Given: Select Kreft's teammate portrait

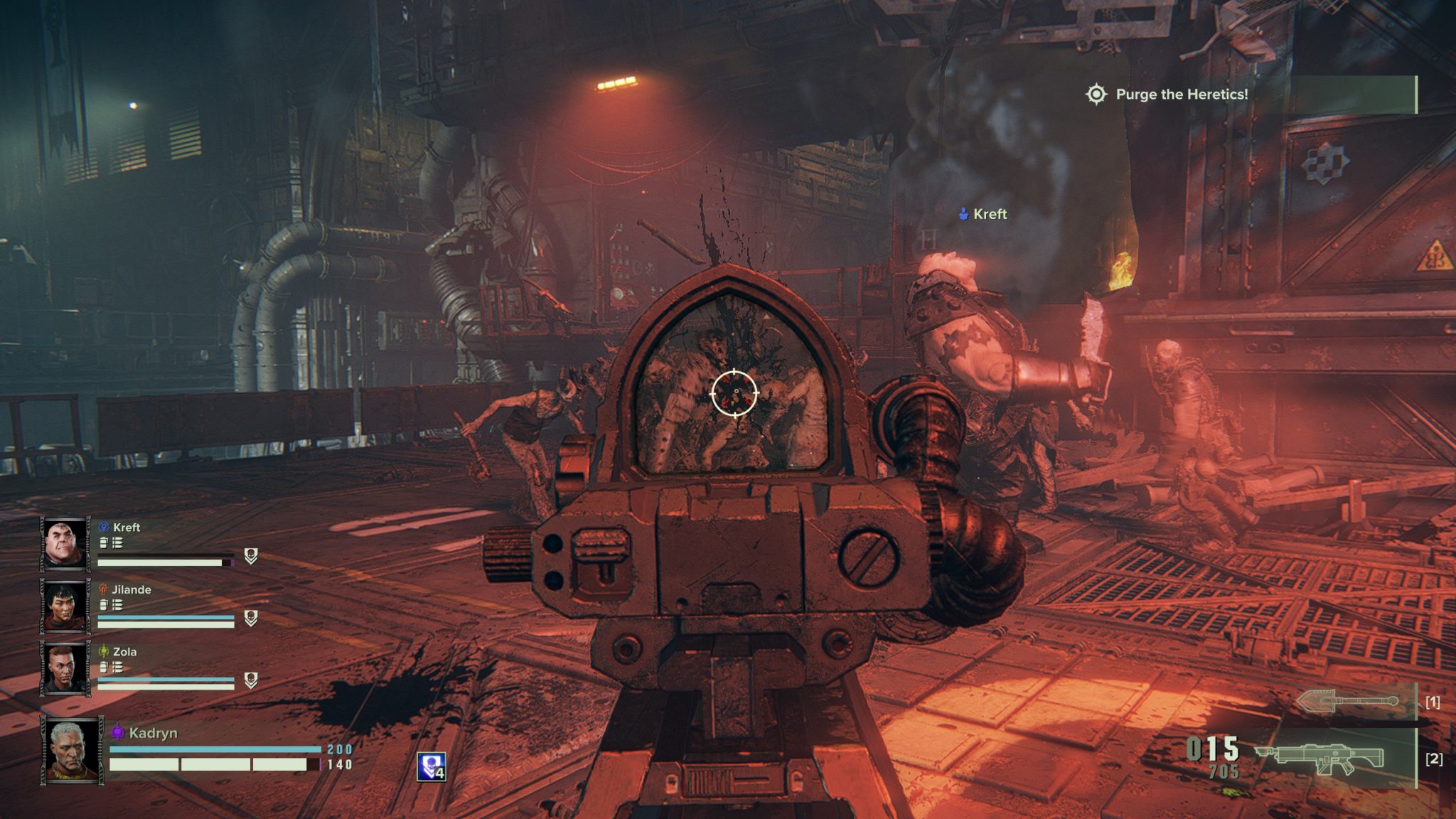Looking at the screenshot, I should point(65,544).
